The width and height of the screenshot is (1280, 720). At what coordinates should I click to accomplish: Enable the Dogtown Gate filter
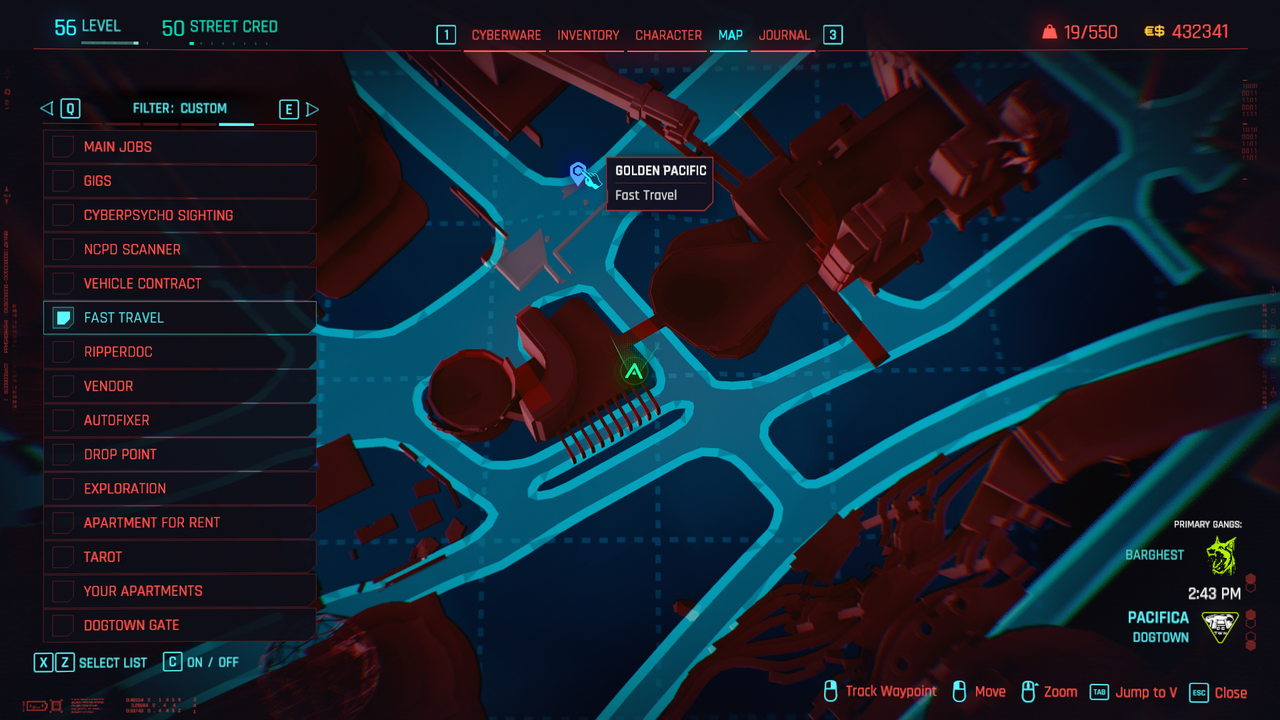tap(63, 625)
